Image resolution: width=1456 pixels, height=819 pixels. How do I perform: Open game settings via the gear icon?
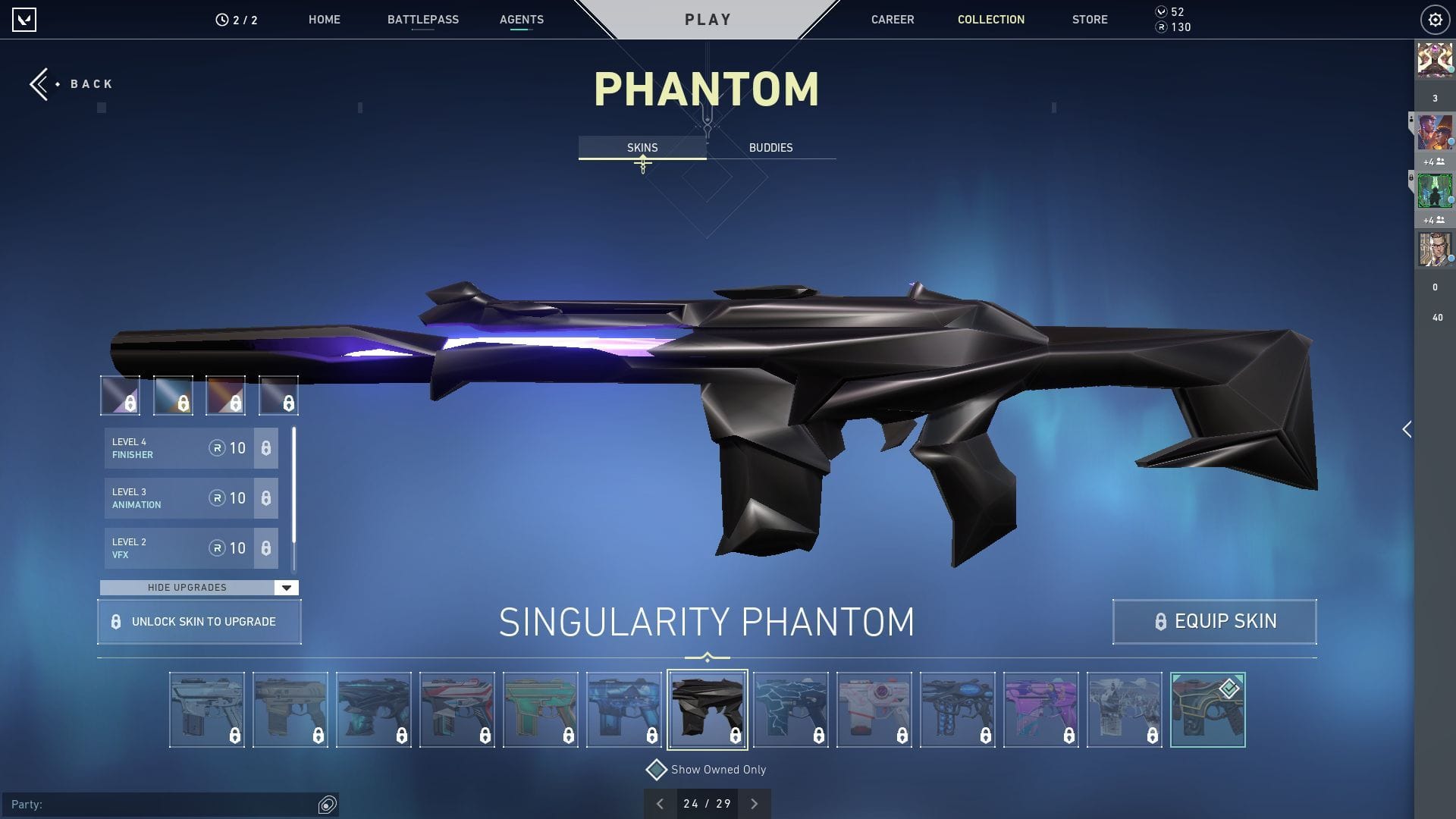click(1434, 20)
